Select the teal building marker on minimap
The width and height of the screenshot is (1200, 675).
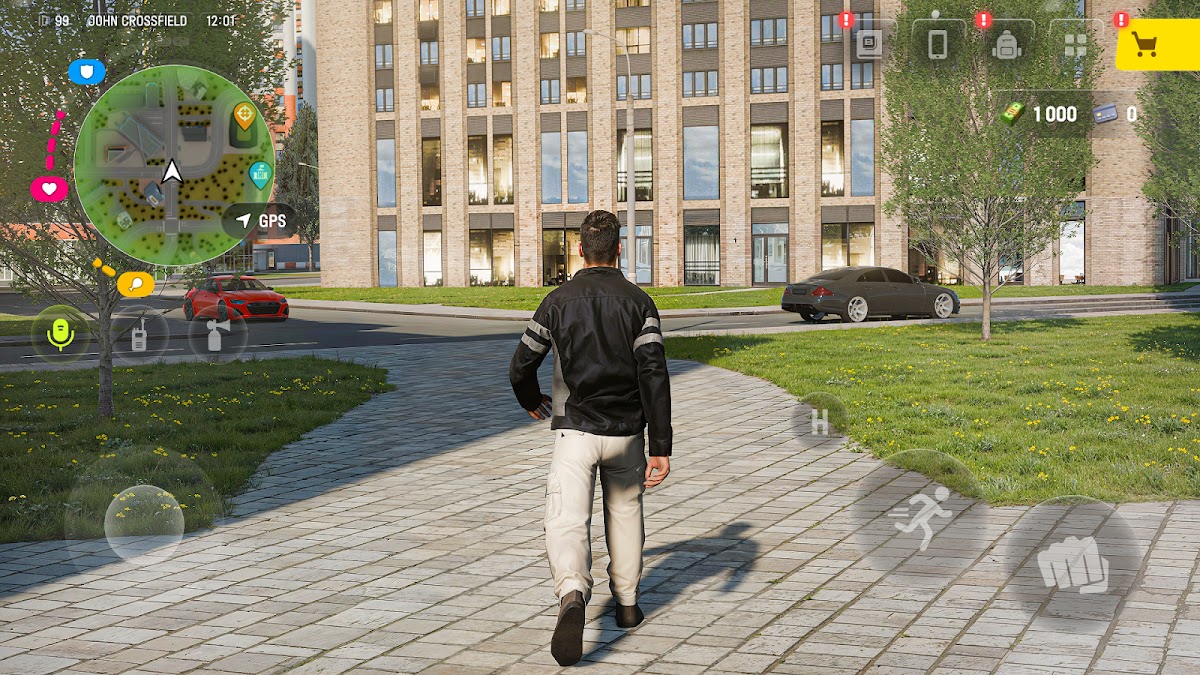click(x=260, y=174)
